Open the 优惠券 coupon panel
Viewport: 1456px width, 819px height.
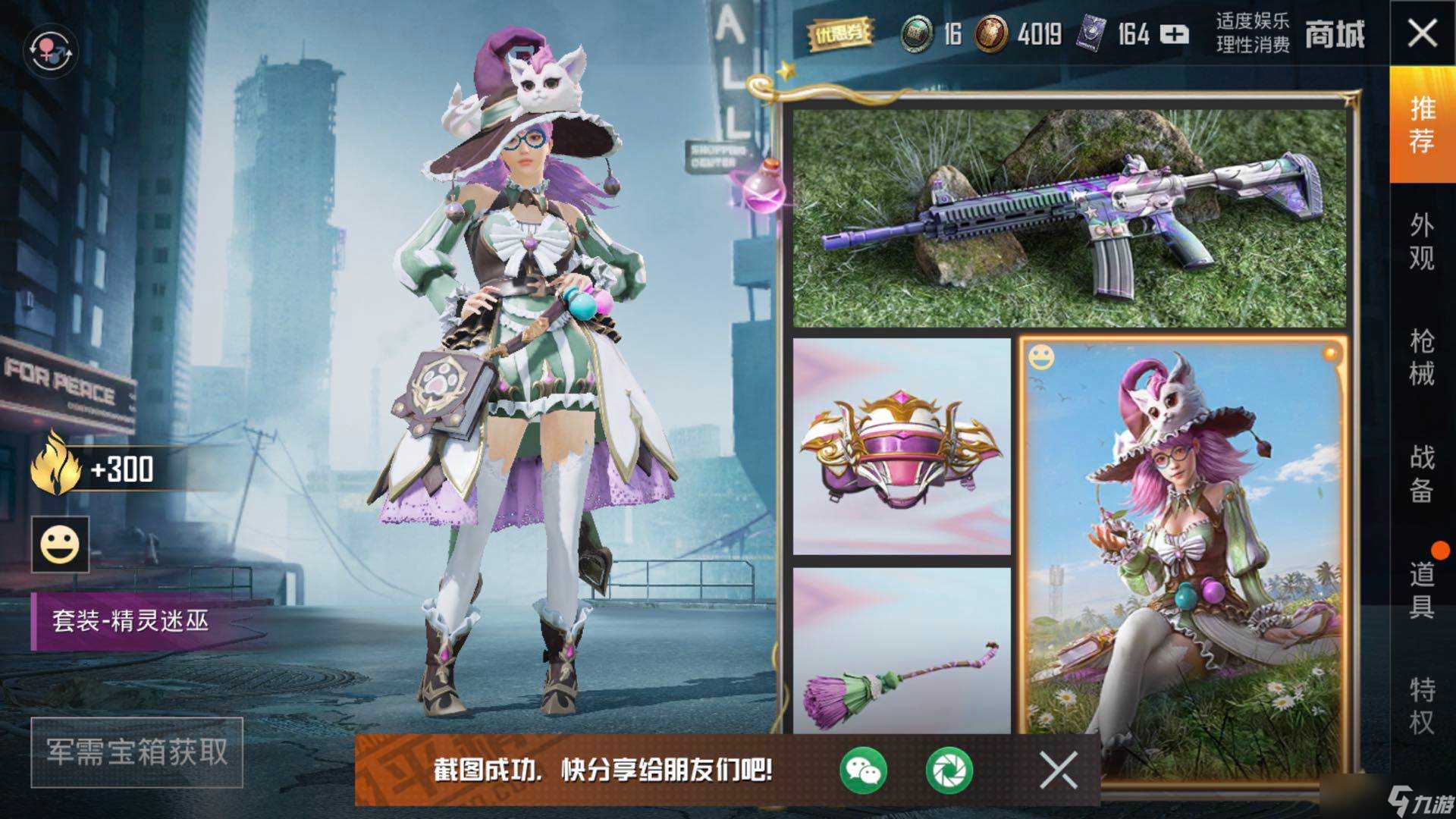[840, 32]
